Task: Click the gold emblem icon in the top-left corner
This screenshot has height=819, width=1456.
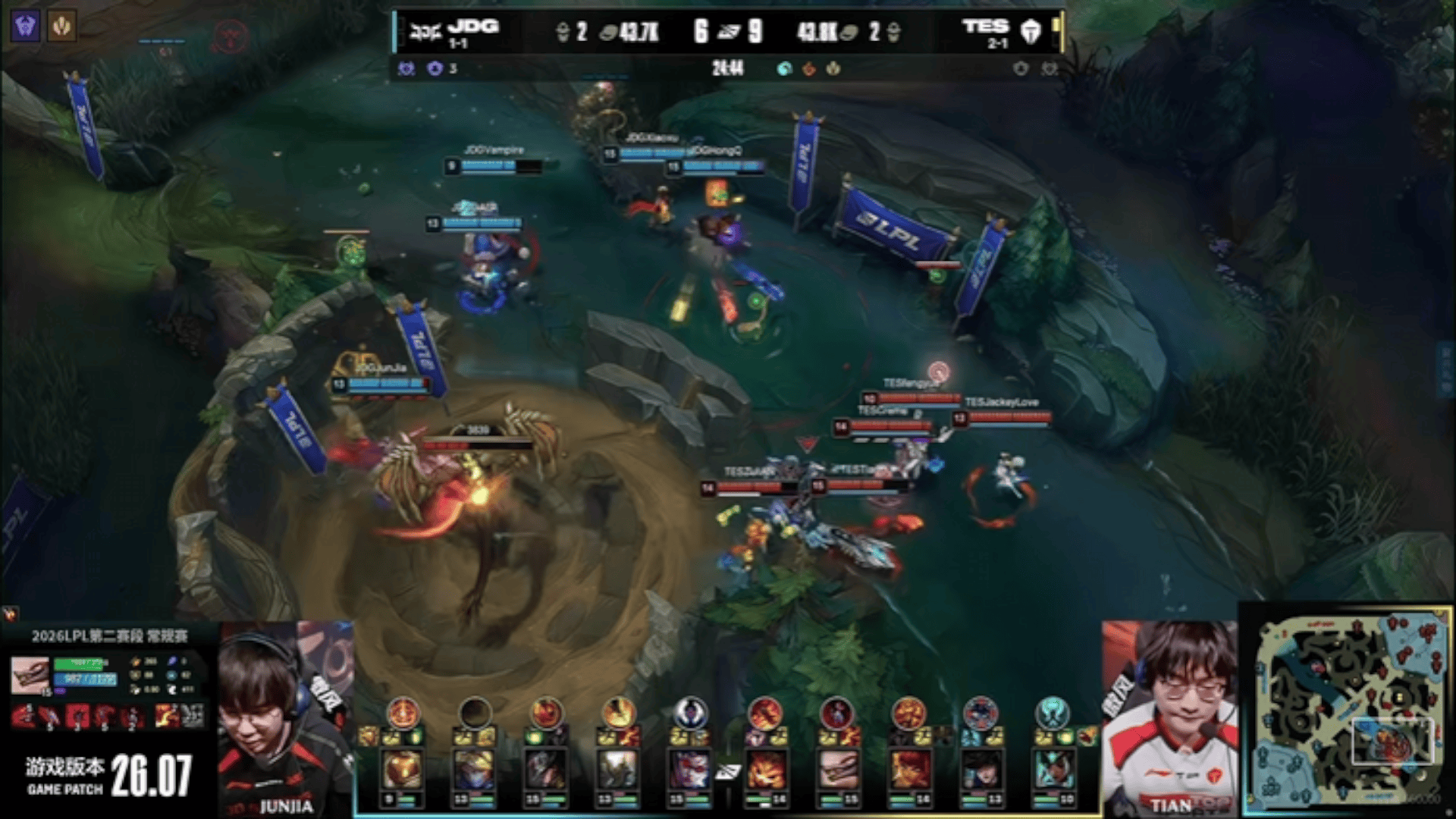Action: coord(61,27)
